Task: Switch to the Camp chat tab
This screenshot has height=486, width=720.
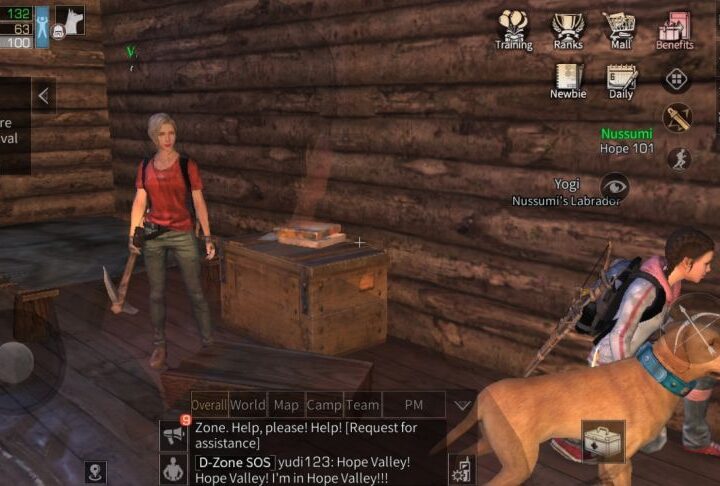Action: coord(324,405)
